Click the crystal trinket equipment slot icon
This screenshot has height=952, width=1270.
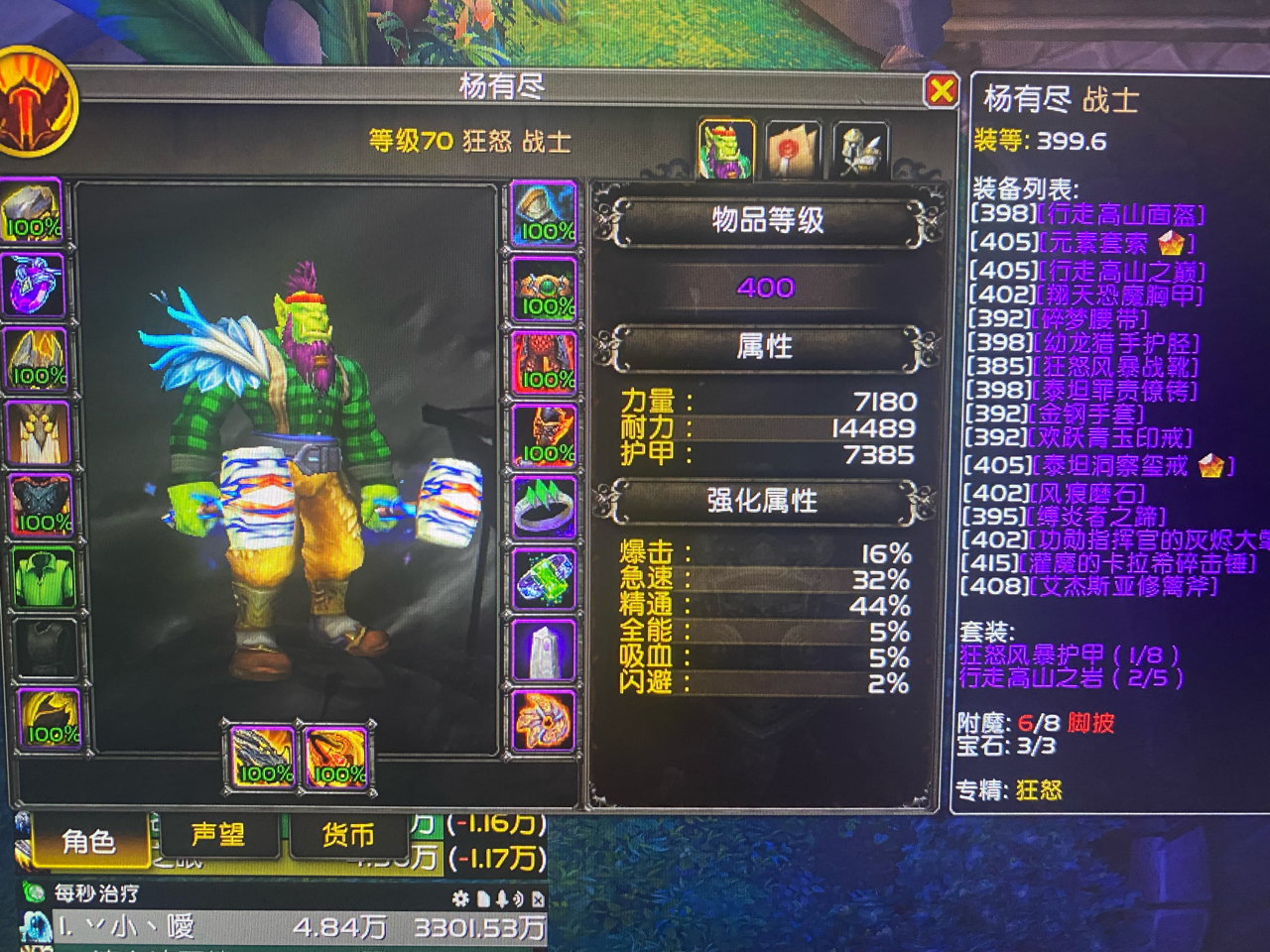coord(543,650)
